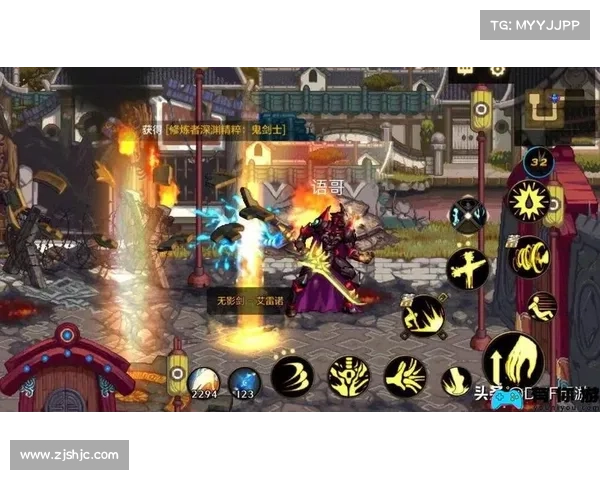Image resolution: width=600 pixels, height=480 pixels.
Task: Use the multi-slash burst skill
Action: [x=405, y=377]
